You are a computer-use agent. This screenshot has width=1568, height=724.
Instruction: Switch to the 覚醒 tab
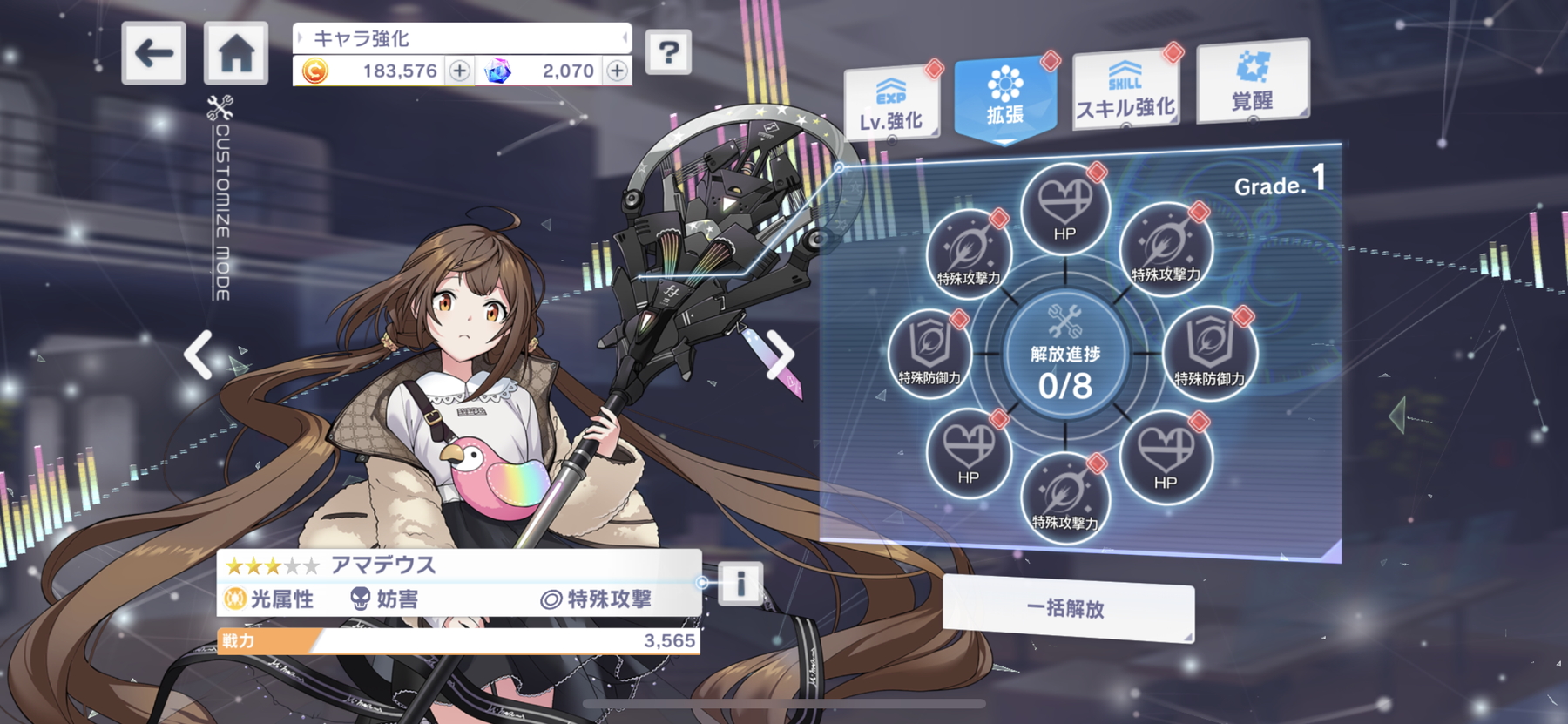click(1253, 83)
